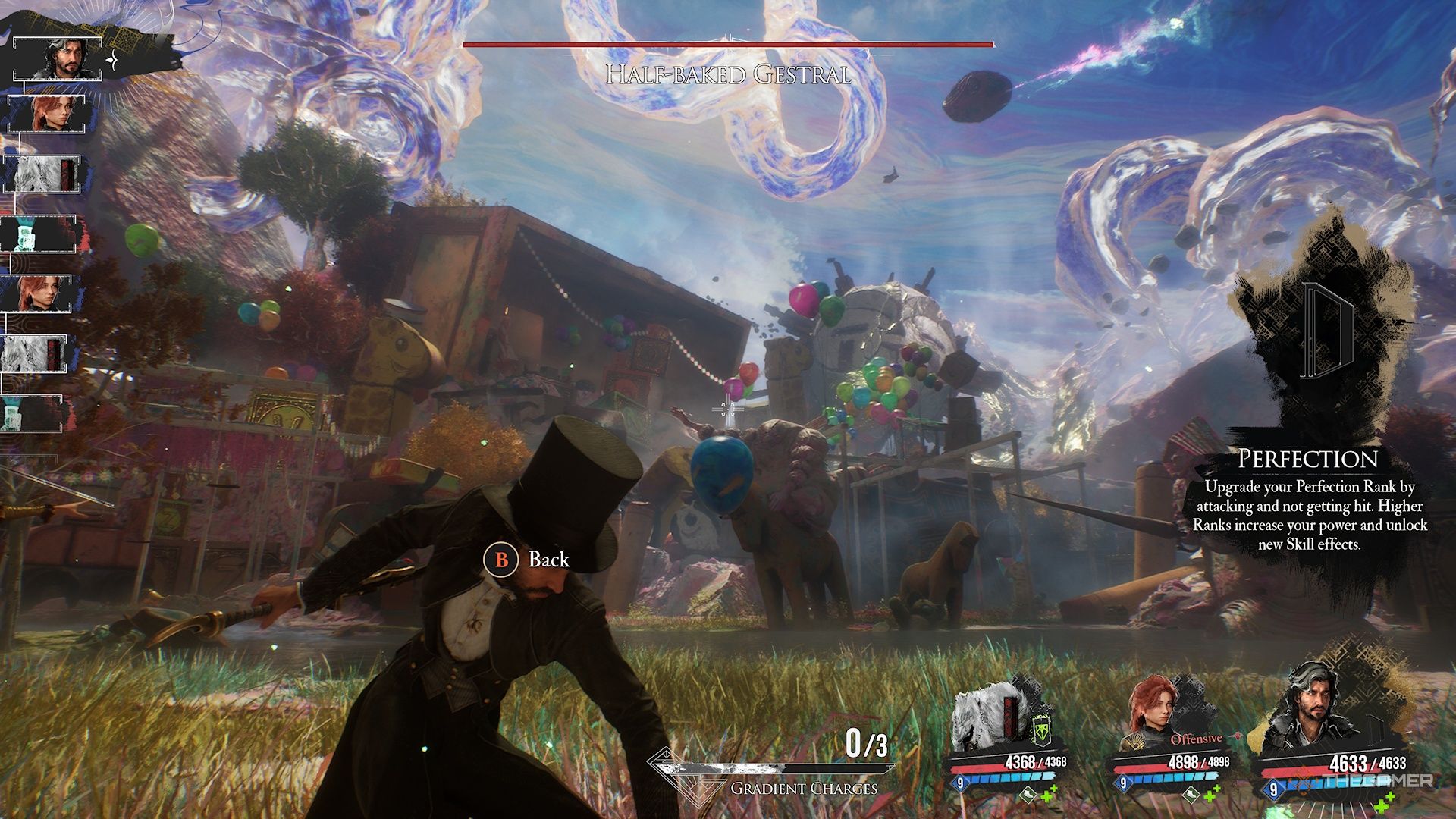Inspect Monoco's green mask status icon
Viewport: 1456px width, 819px height.
[1043, 730]
